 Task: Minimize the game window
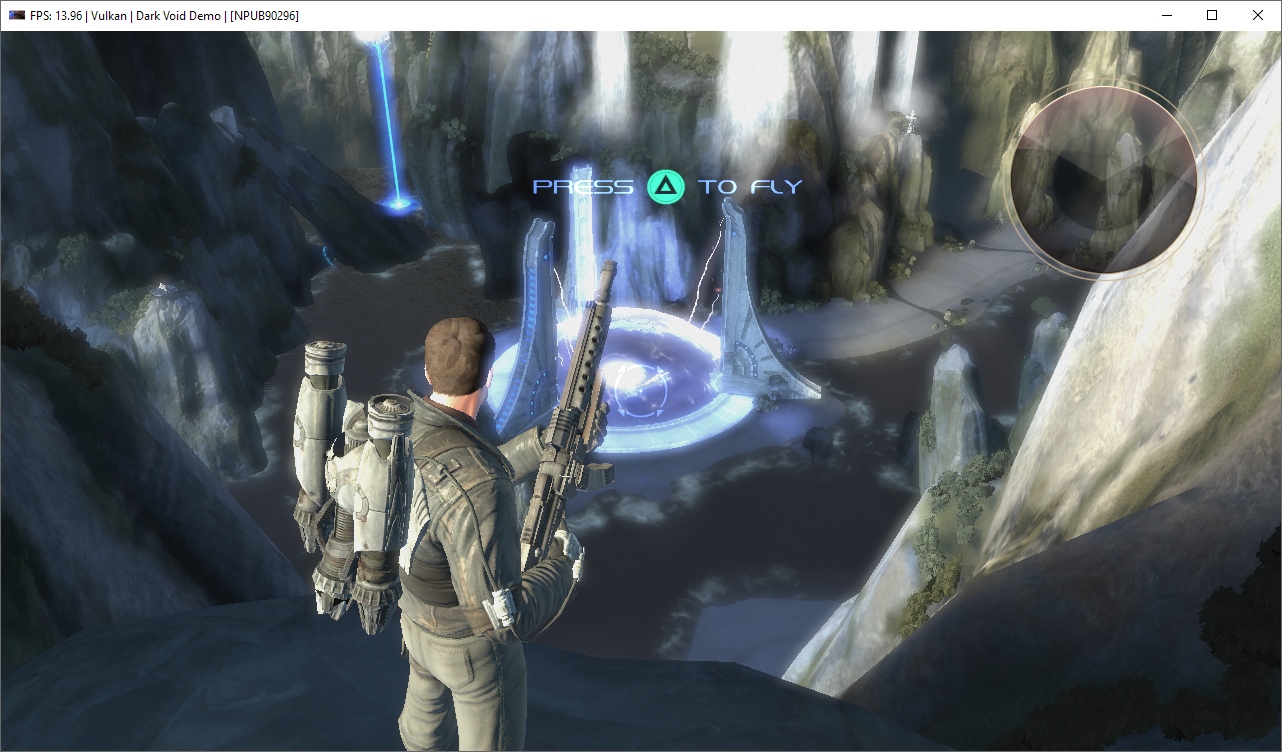point(1166,15)
